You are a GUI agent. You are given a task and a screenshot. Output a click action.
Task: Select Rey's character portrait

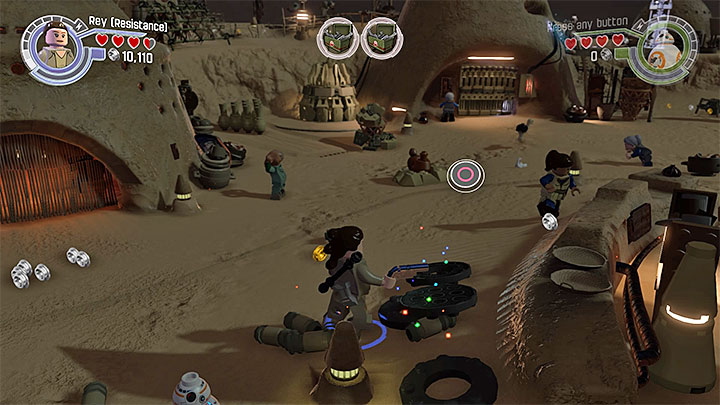pos(54,46)
